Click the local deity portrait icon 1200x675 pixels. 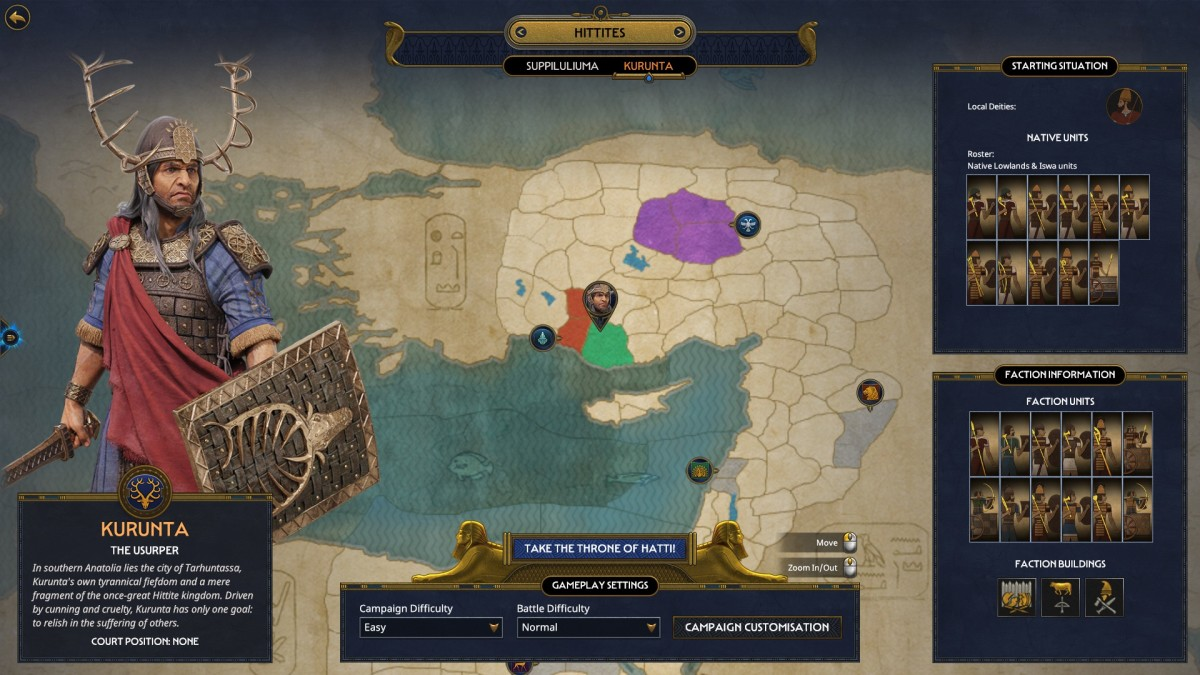point(1124,106)
